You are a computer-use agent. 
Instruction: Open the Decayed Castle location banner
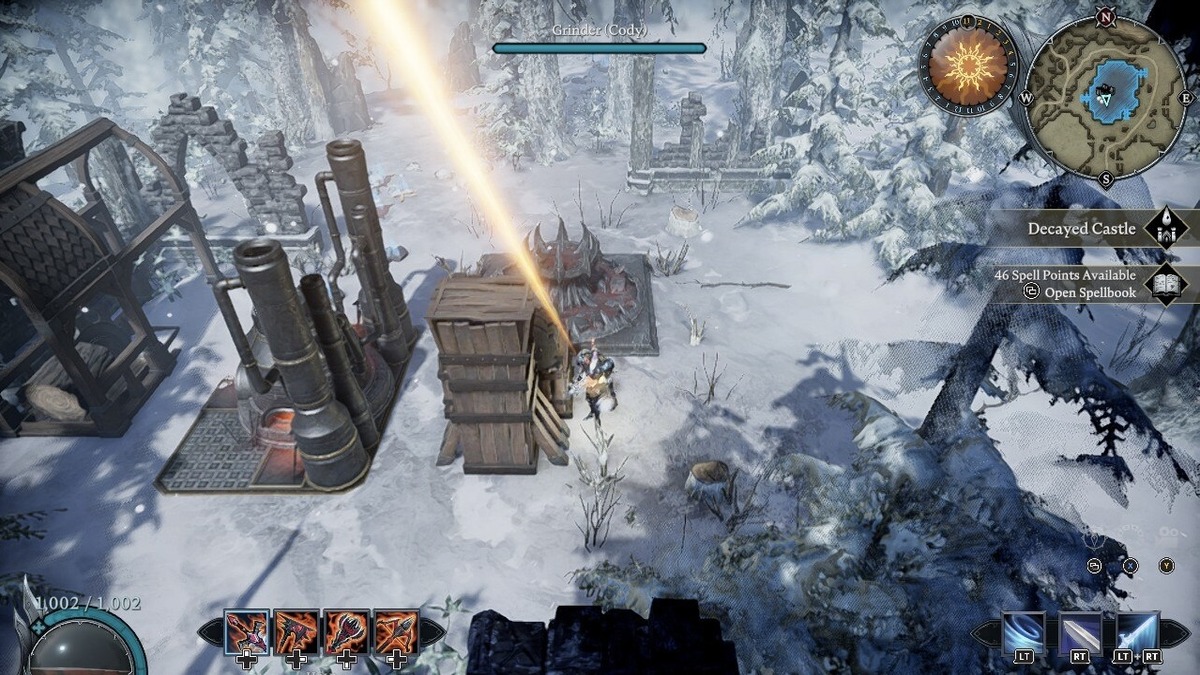1081,229
